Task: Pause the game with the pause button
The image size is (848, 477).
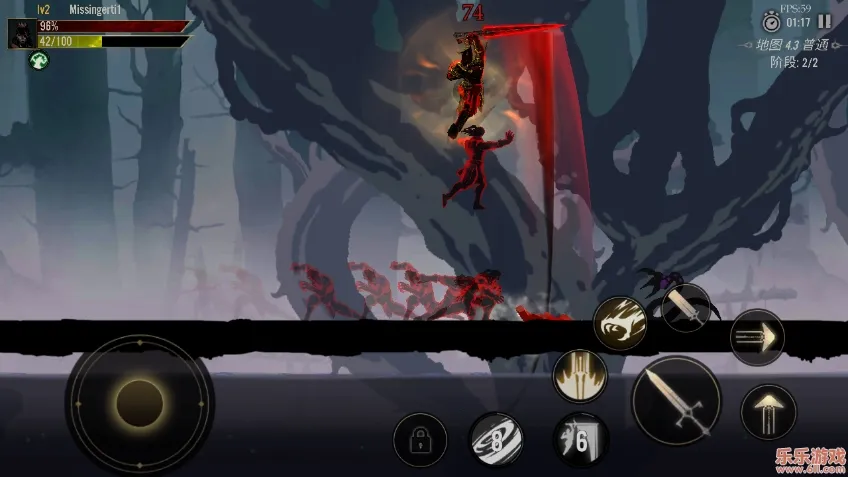Action: (824, 21)
